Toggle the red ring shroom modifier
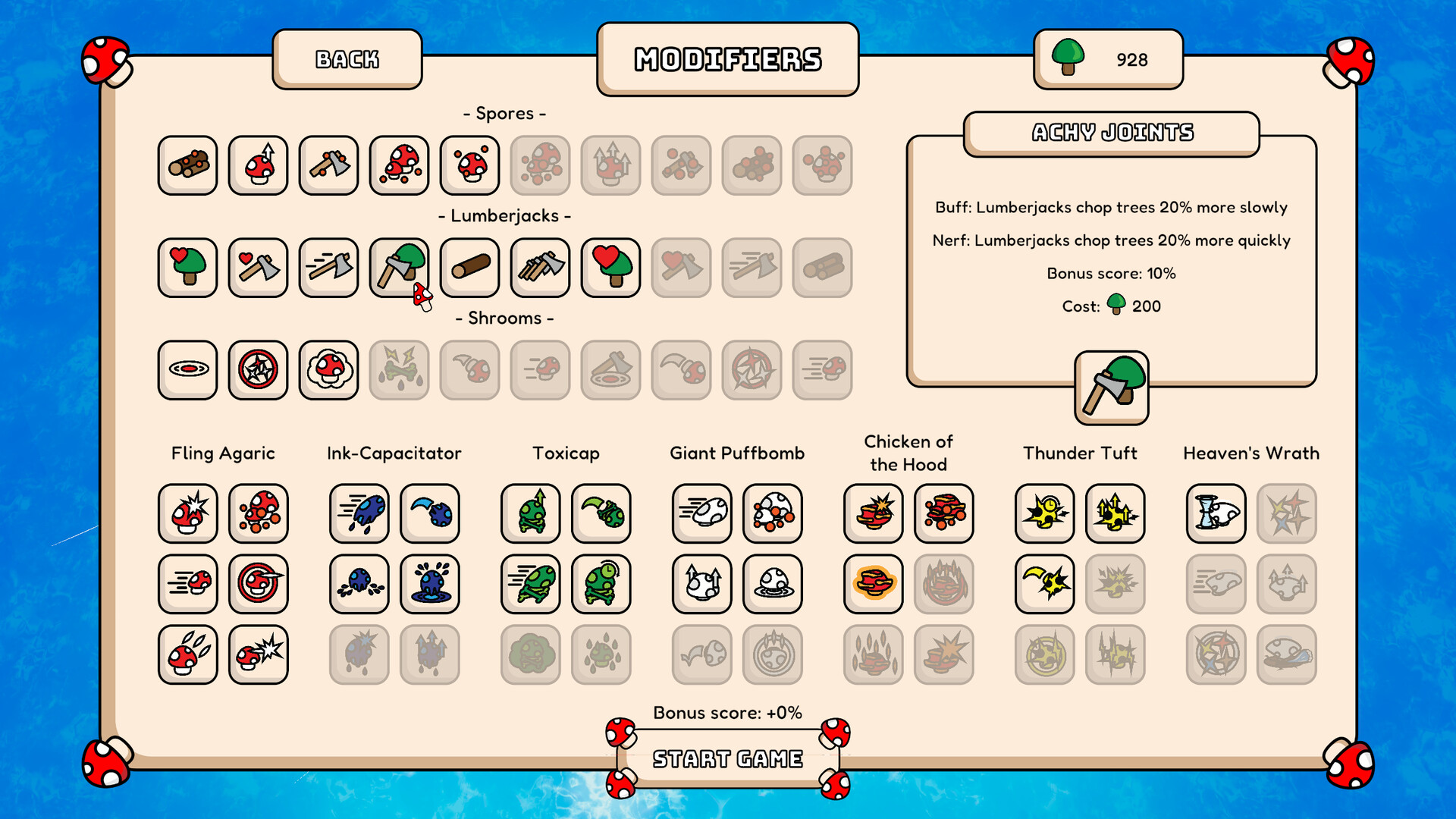 click(x=187, y=370)
